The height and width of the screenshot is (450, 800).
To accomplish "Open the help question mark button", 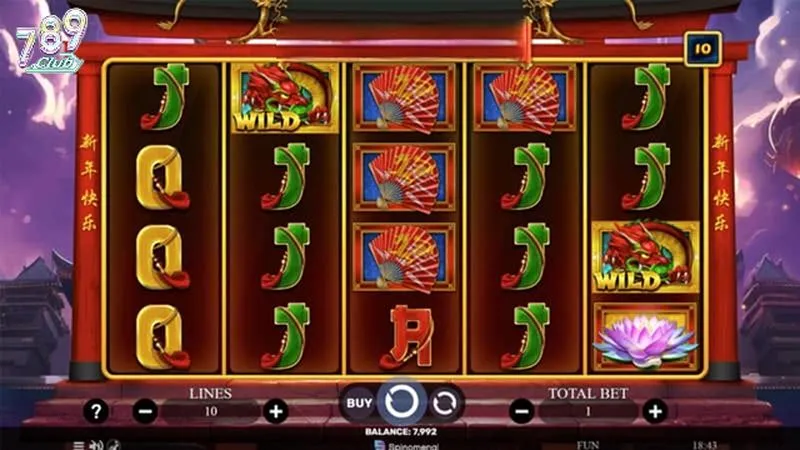I will pyautogui.click(x=95, y=411).
